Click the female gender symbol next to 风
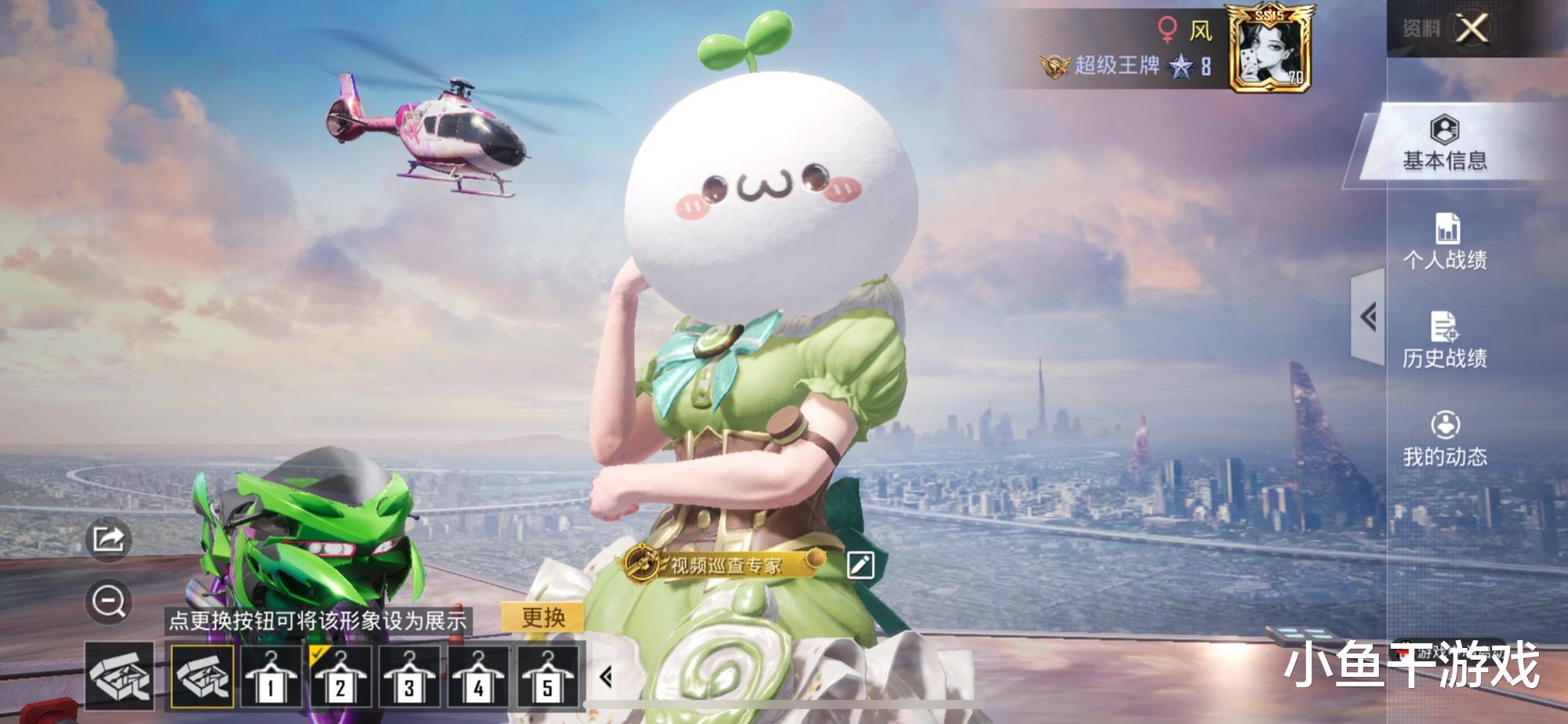This screenshot has width=1568, height=724. (1166, 29)
